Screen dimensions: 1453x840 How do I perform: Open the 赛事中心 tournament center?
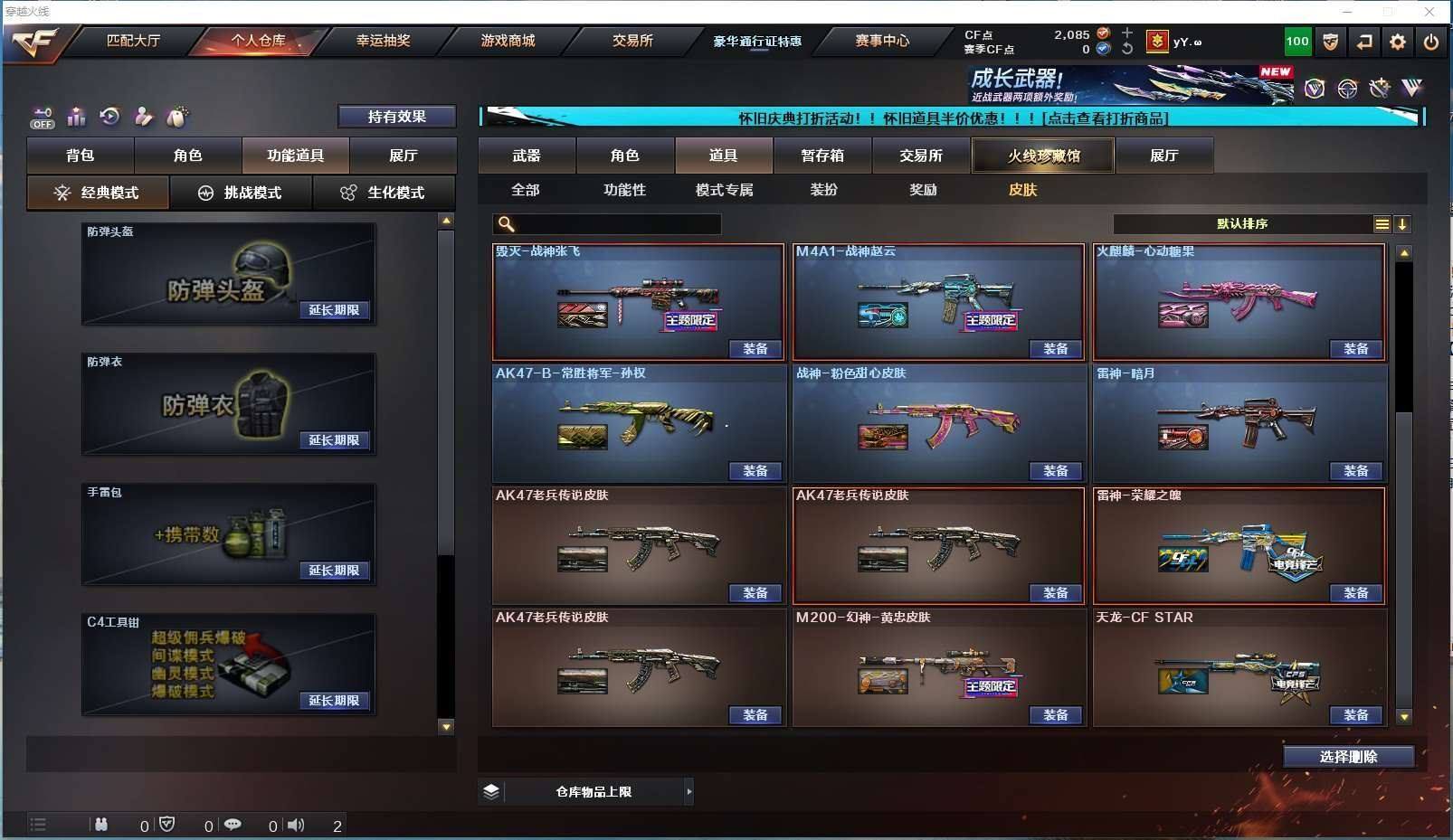(x=882, y=41)
